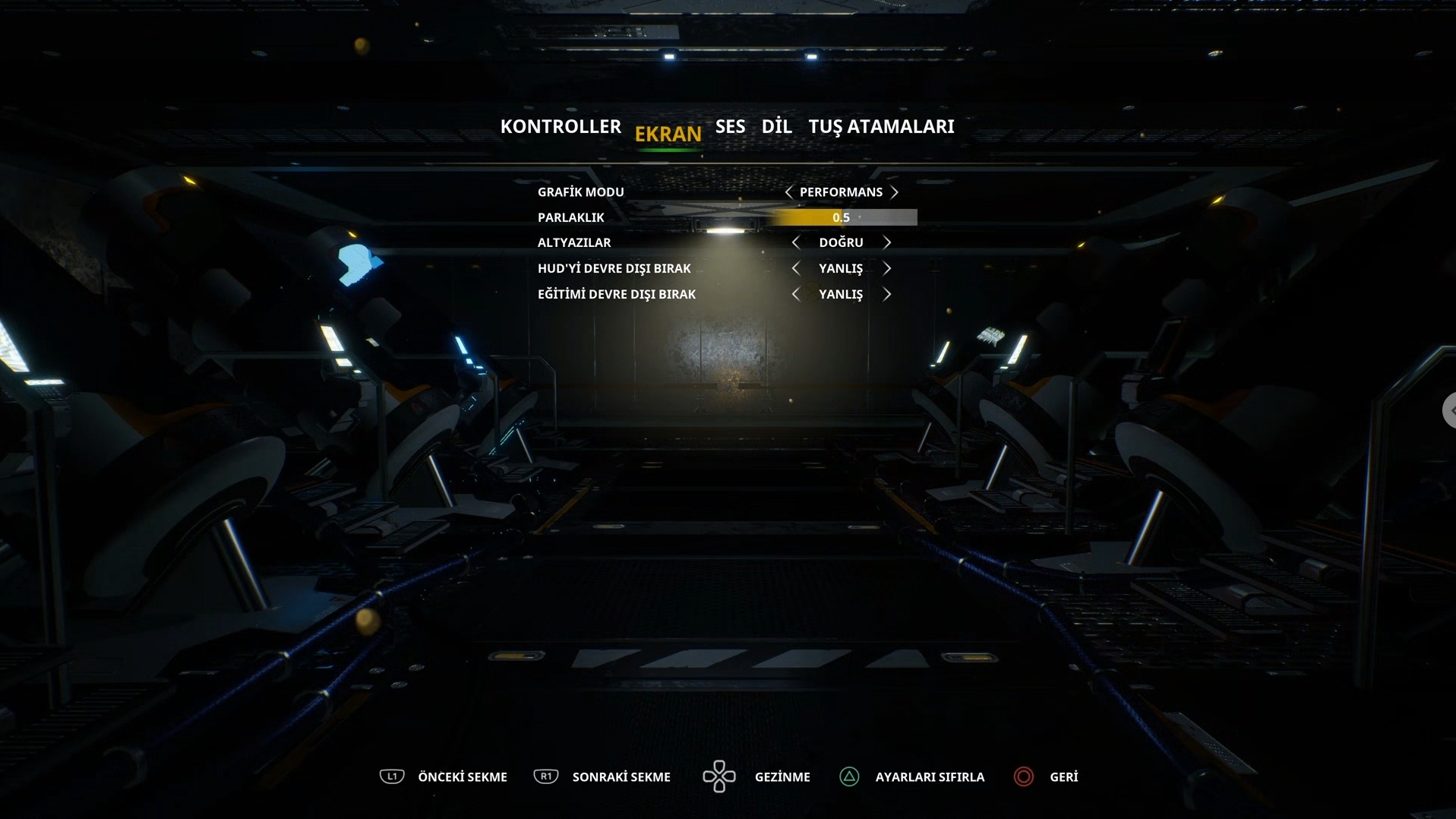Click left arrow of HUD'Yİ DEVRE DIŞI BIRAK
The height and width of the screenshot is (819, 1456).
[795, 268]
